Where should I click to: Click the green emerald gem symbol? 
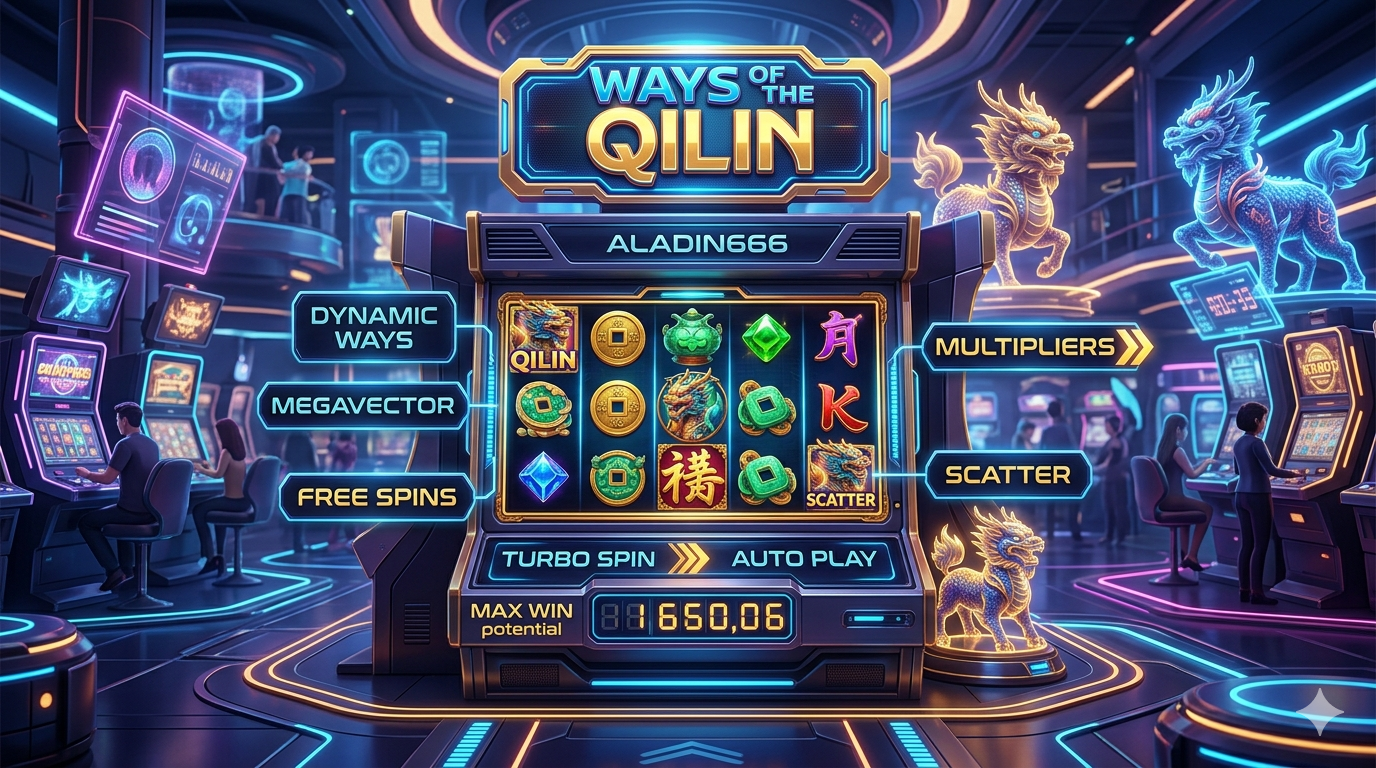pyautogui.click(x=766, y=338)
